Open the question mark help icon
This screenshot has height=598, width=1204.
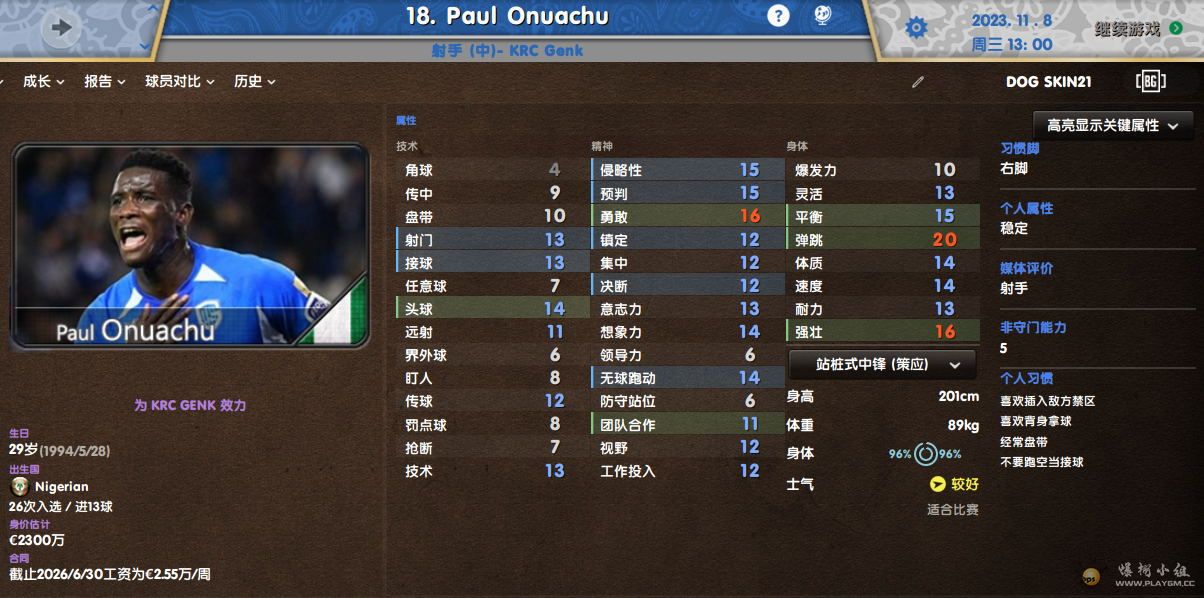point(778,16)
